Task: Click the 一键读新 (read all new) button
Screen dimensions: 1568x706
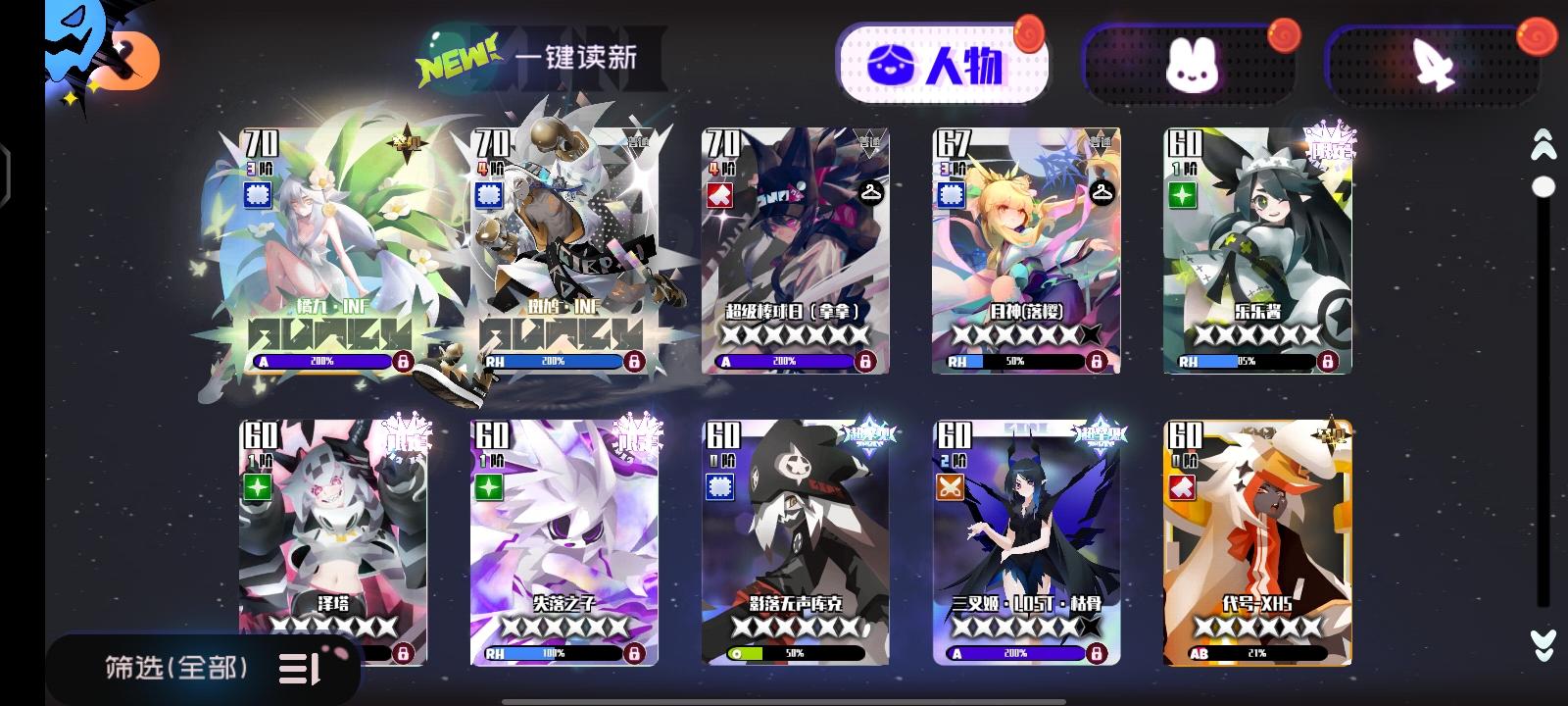Action: click(576, 59)
